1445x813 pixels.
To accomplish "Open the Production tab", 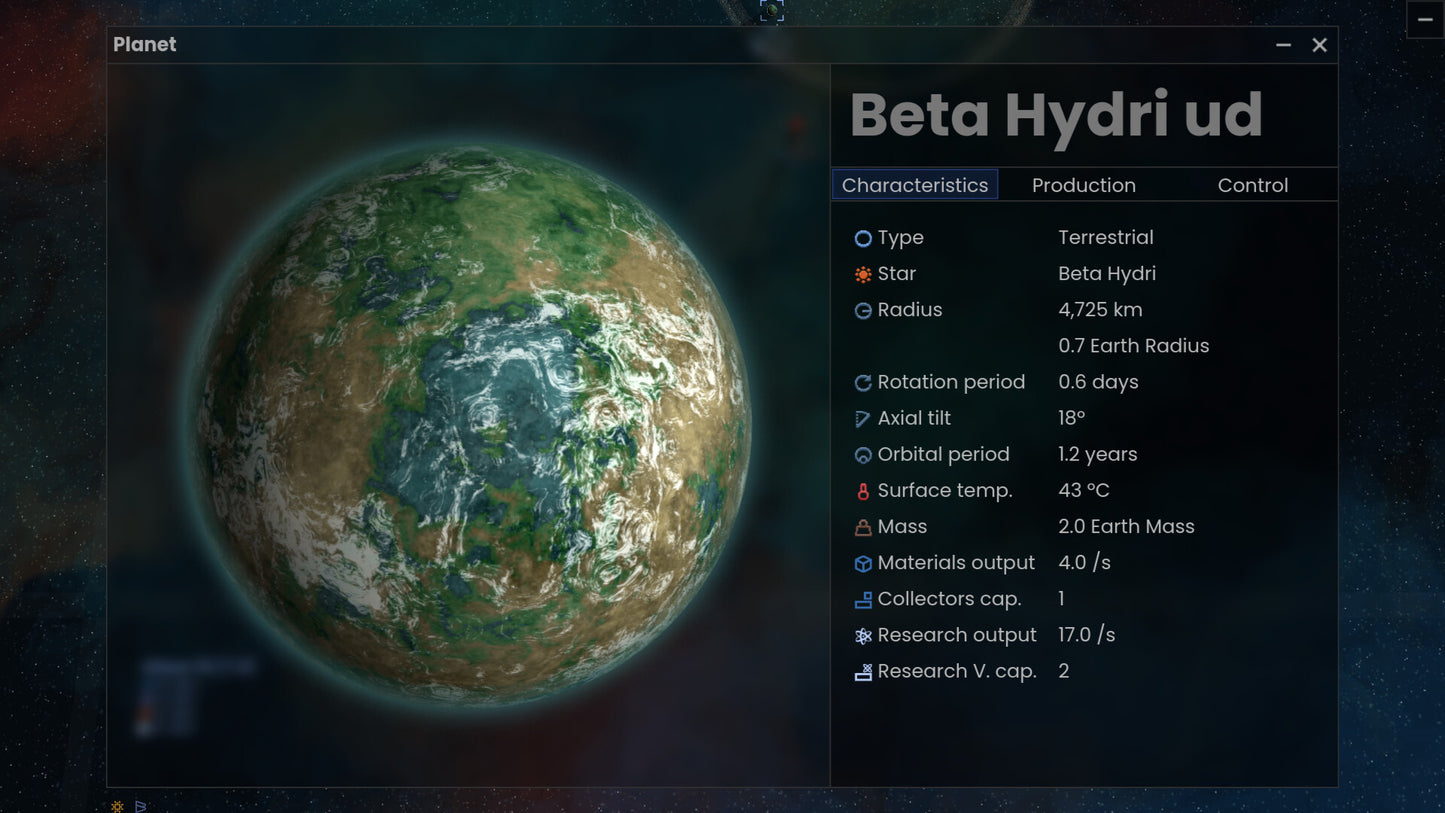I will pyautogui.click(x=1083, y=185).
